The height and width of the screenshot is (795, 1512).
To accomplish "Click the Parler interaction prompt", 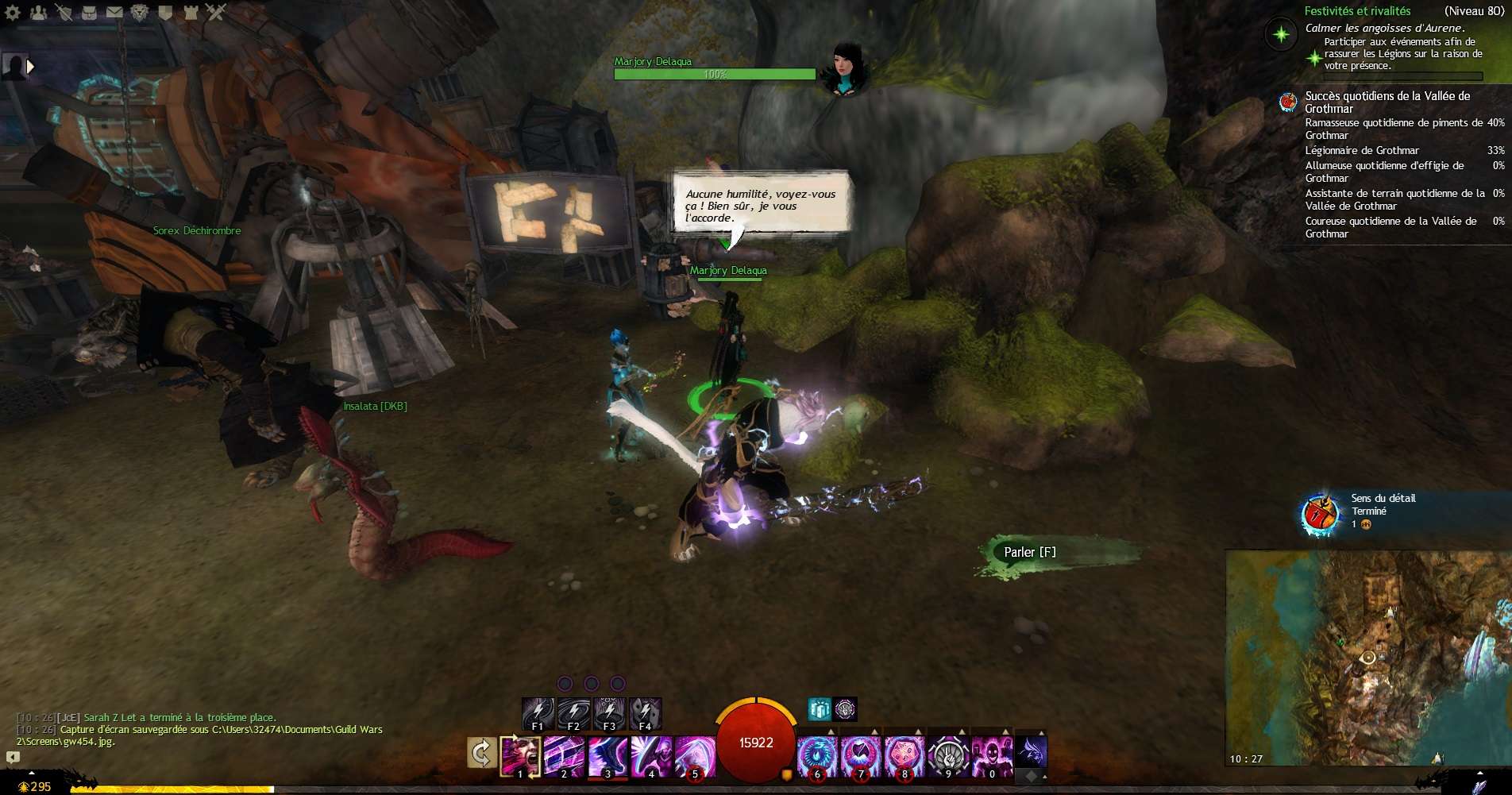I will [1029, 552].
